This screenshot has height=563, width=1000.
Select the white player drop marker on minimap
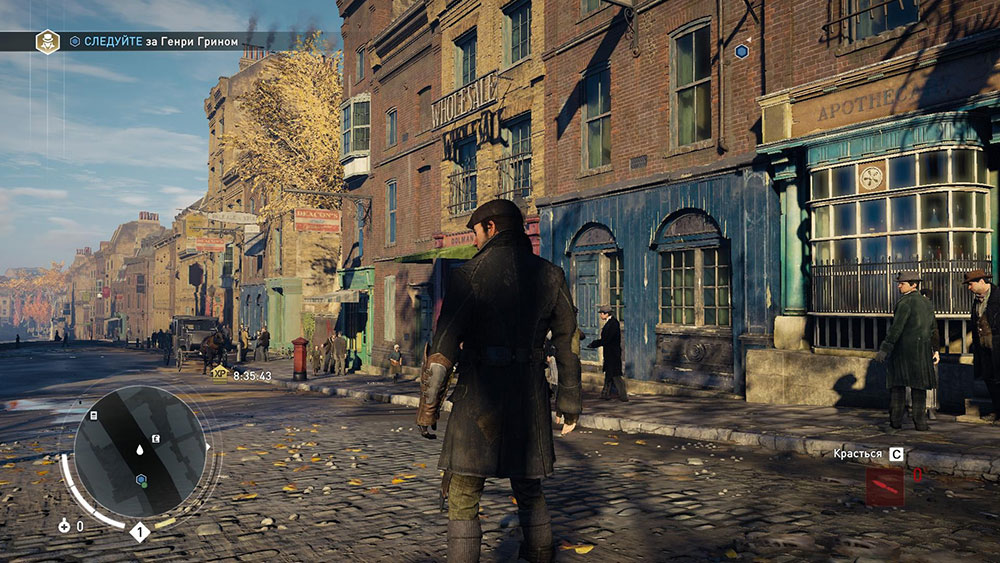pos(140,450)
